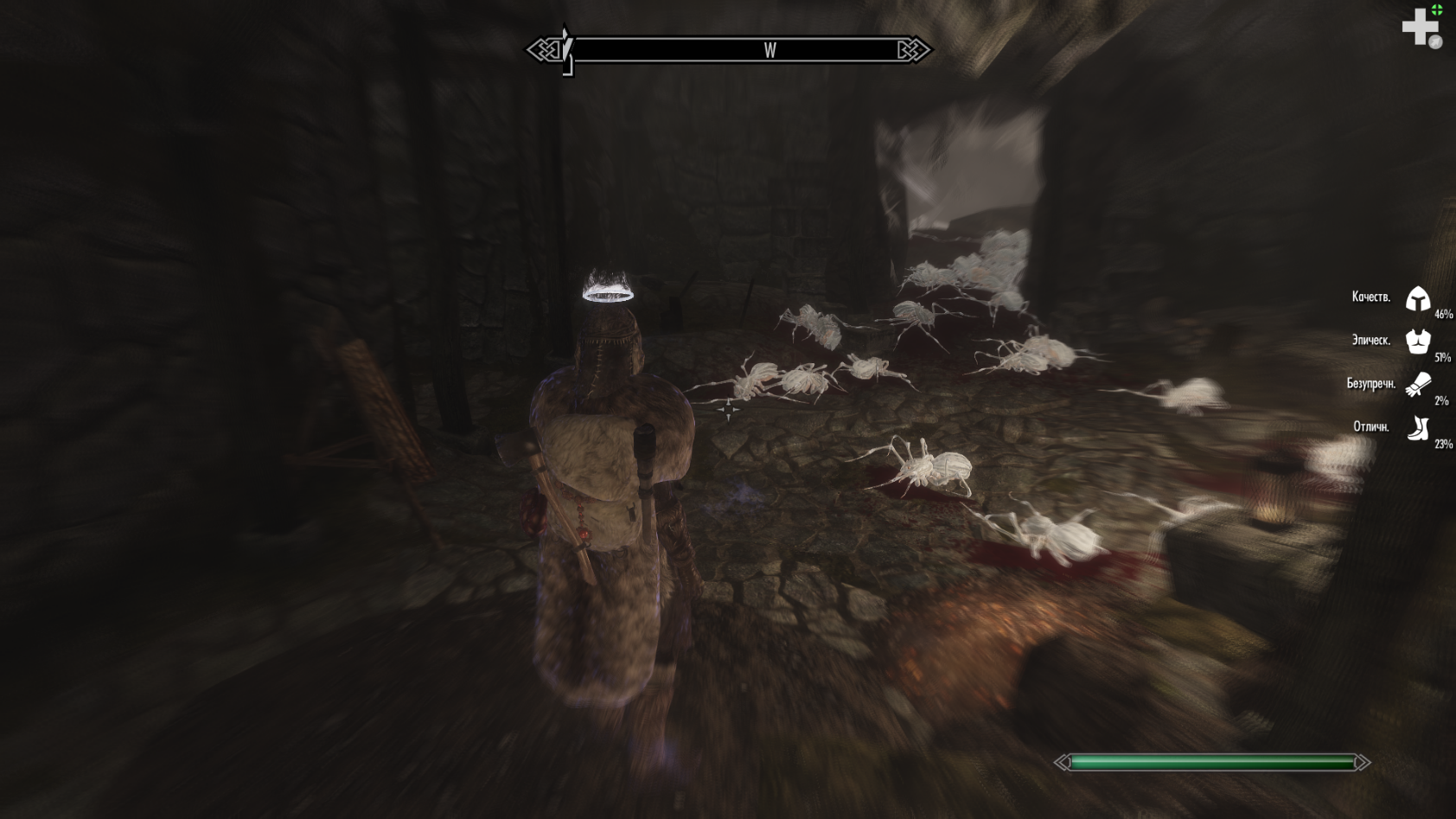Click the white plus overlay icon

pos(1419,28)
